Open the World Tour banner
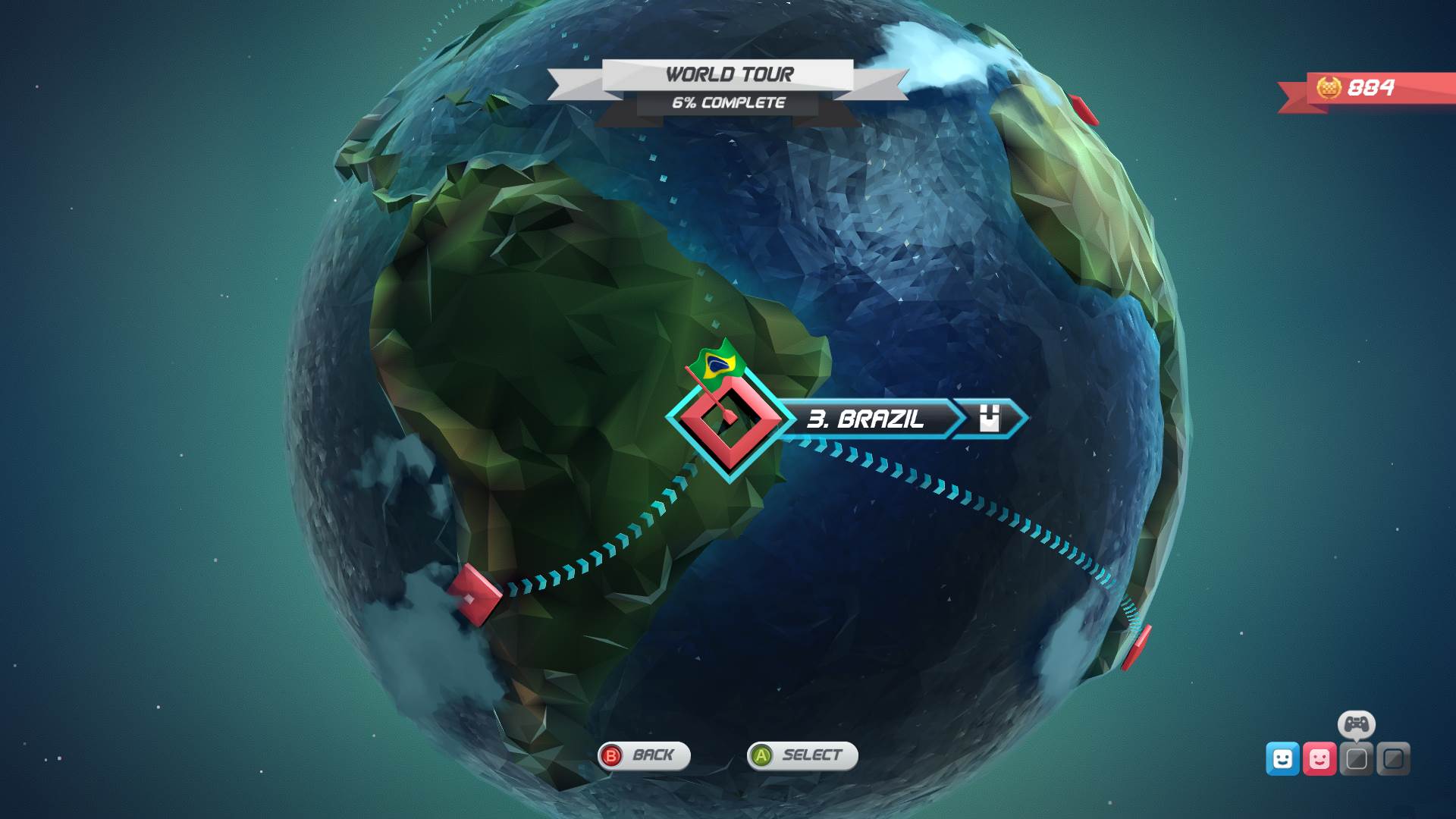This screenshot has height=819, width=1456. pos(730,74)
